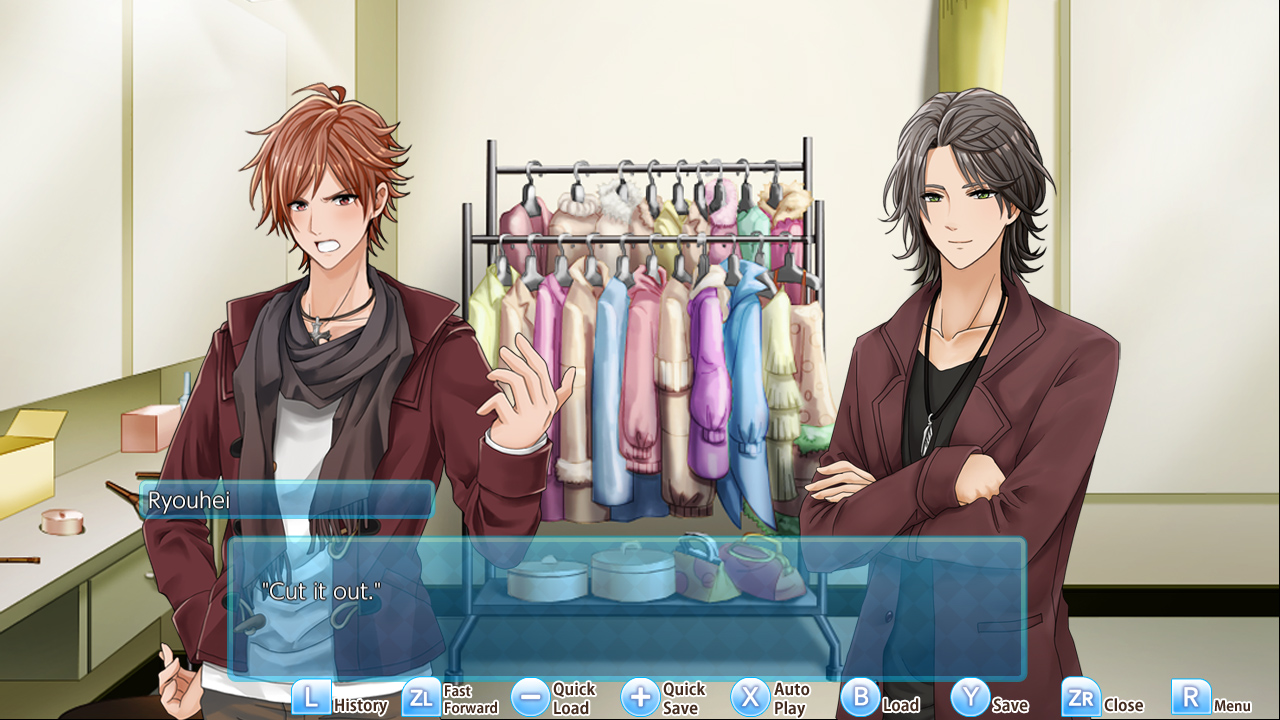Open the backlog via History label
The image size is (1280, 720).
tap(360, 705)
